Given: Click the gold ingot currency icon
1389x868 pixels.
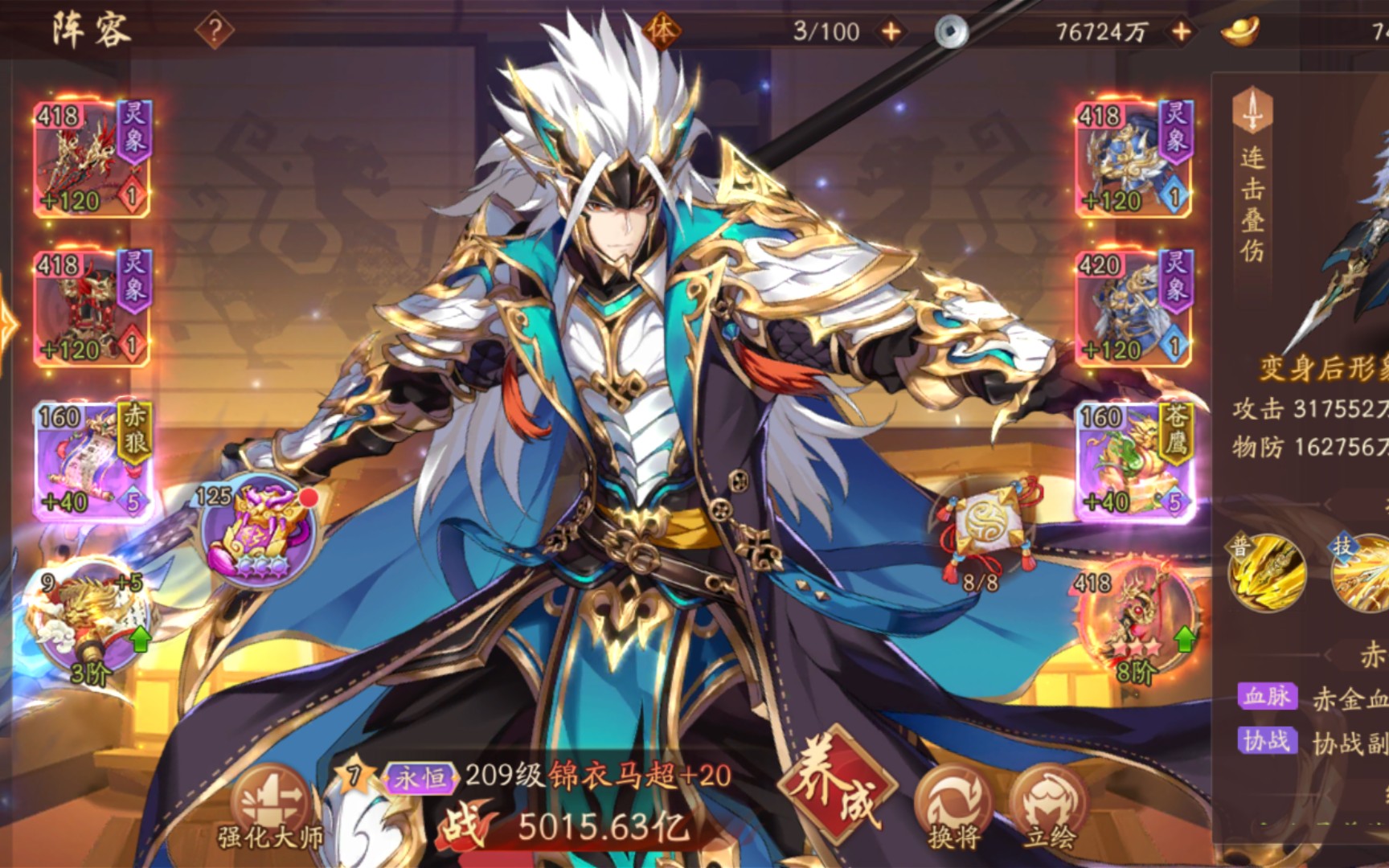Looking at the screenshot, I should (1238, 32).
